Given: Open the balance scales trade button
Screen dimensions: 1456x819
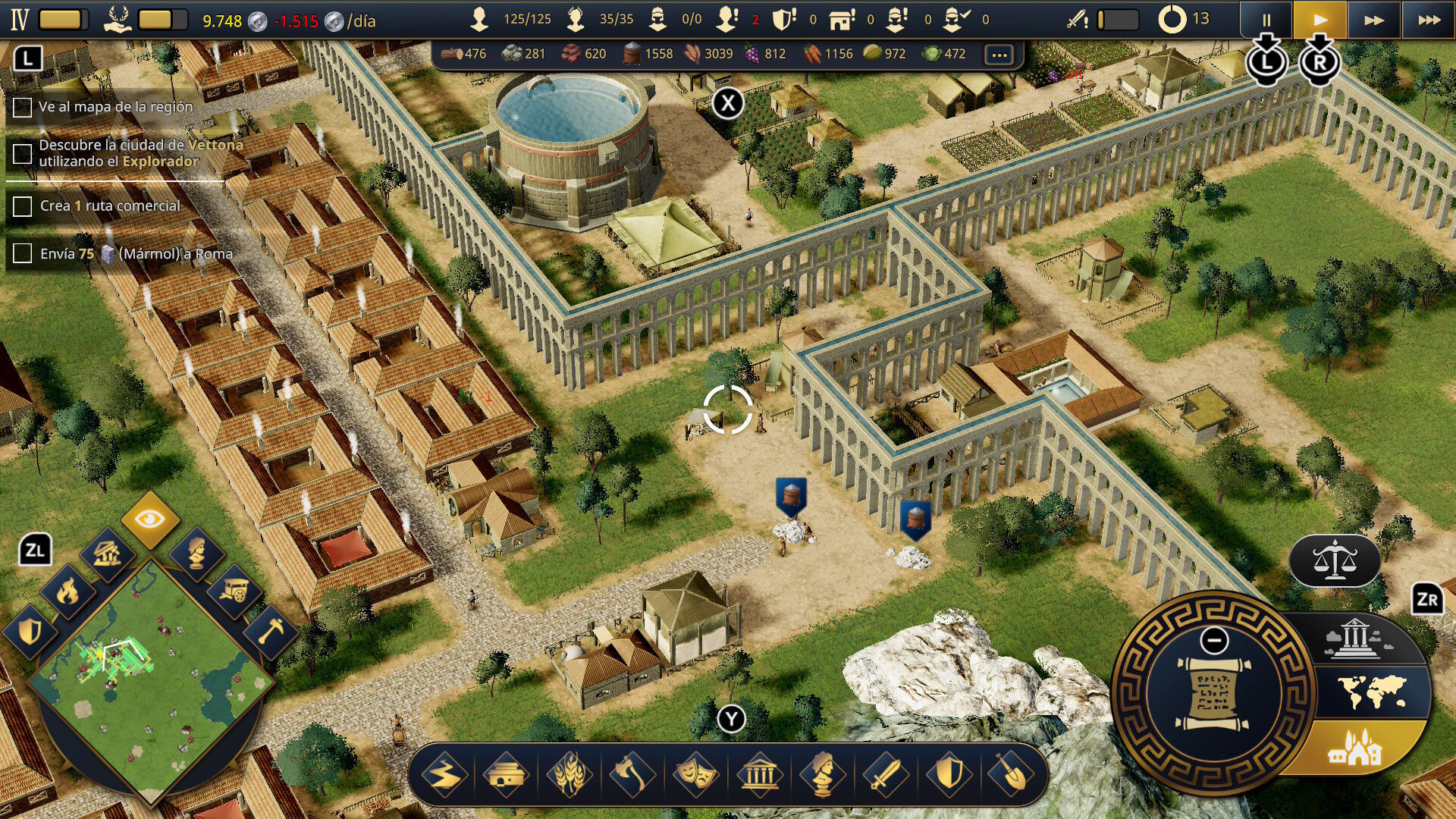Looking at the screenshot, I should (x=1335, y=561).
